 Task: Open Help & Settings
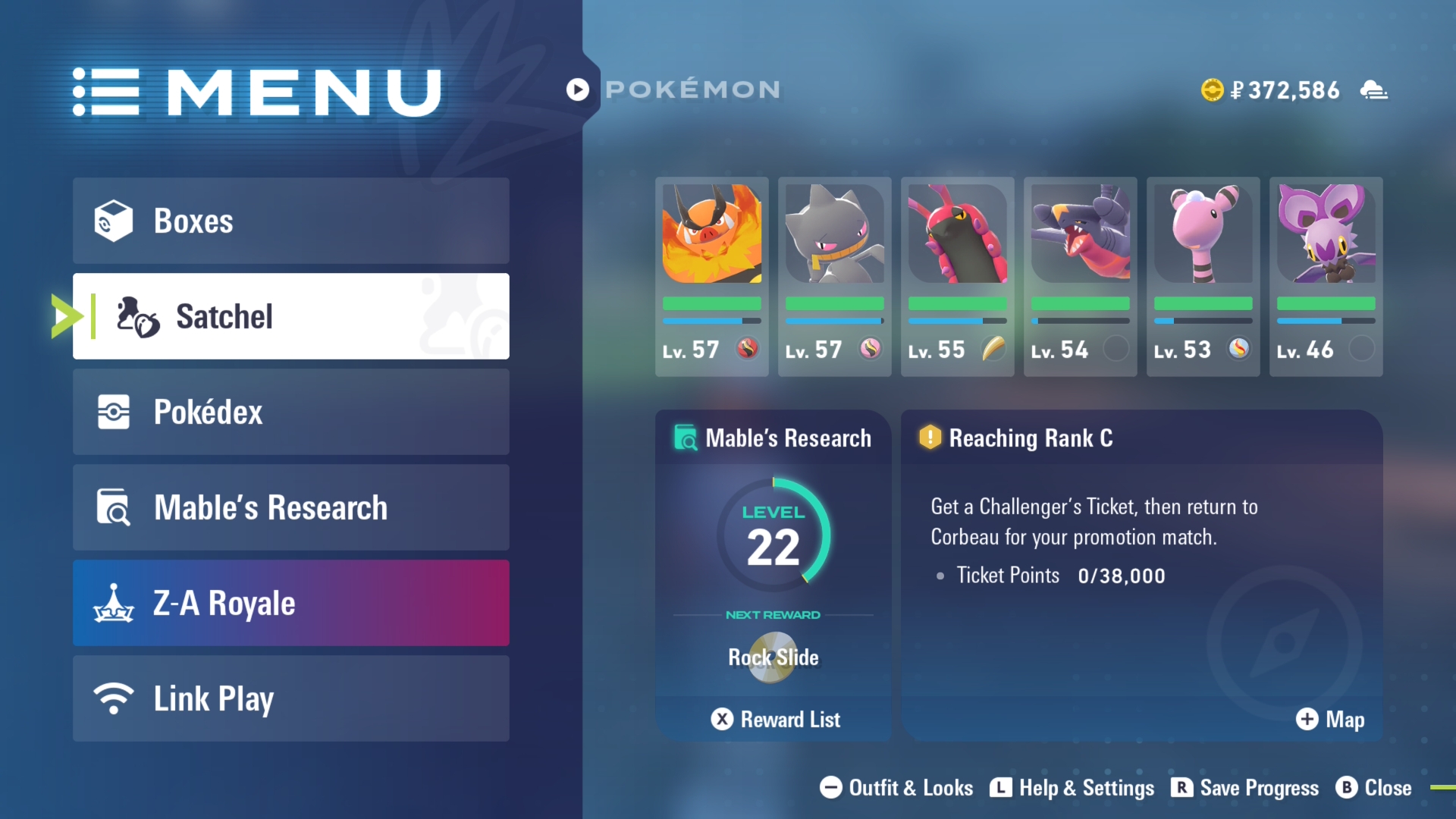tap(1072, 788)
